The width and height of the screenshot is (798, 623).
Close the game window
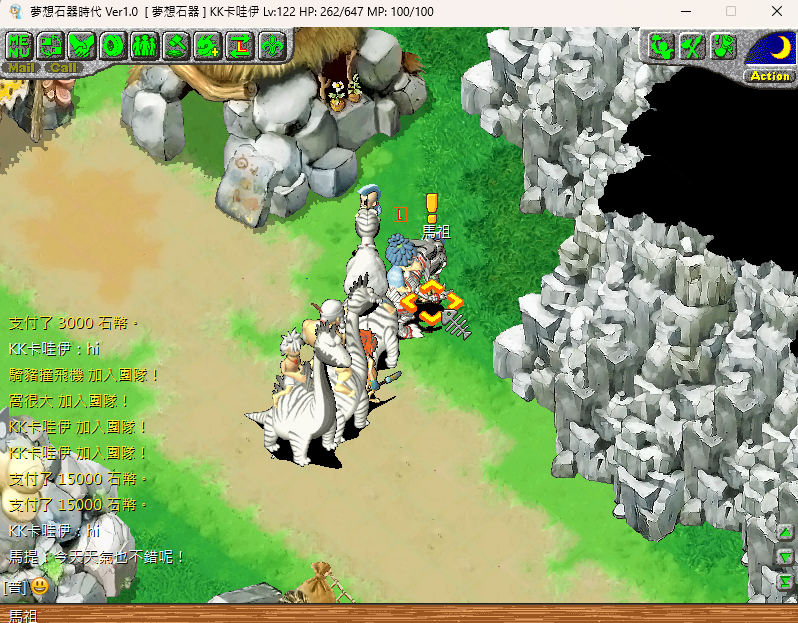coord(776,11)
